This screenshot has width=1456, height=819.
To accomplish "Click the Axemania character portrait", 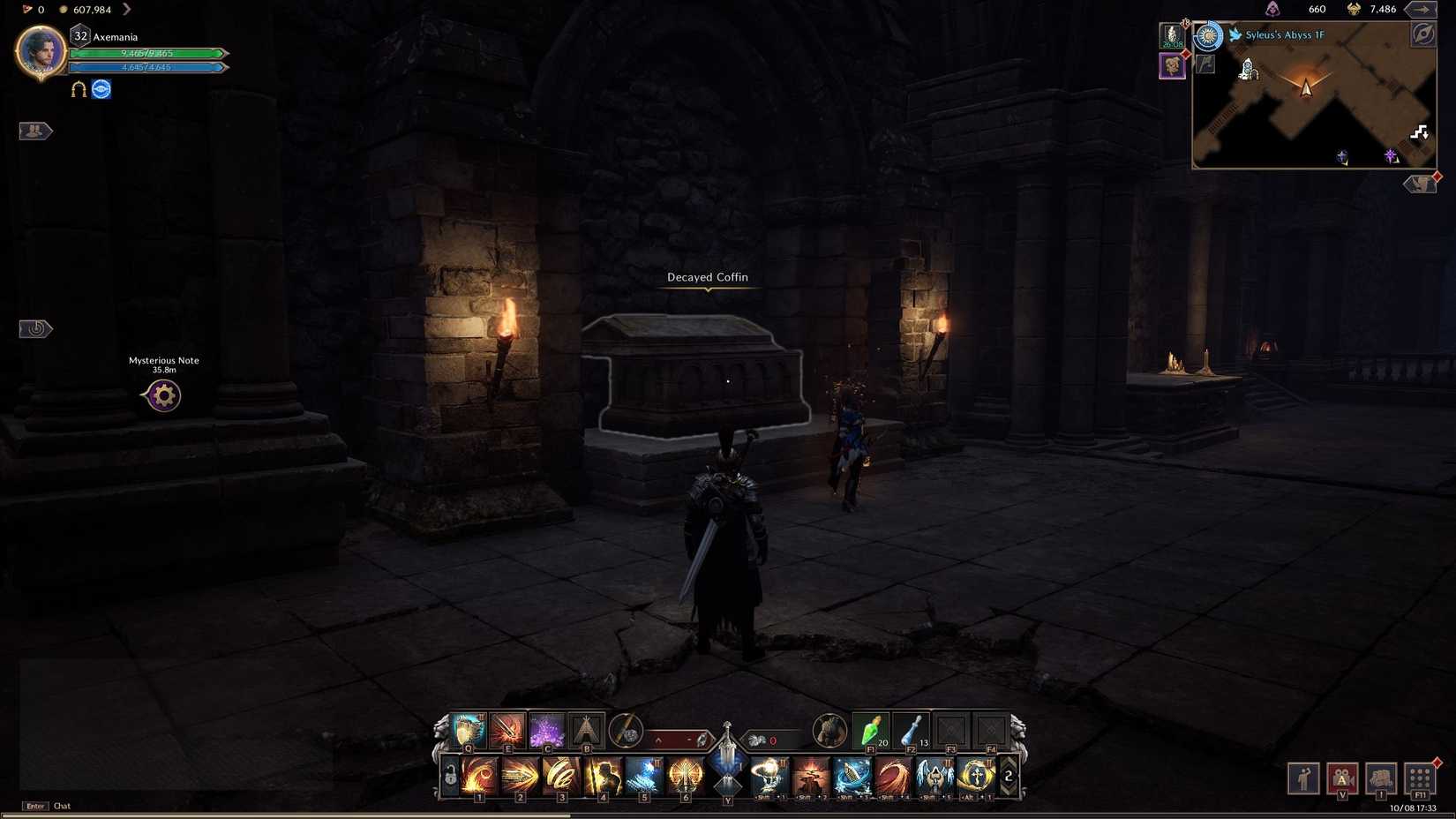I will [x=40, y=53].
